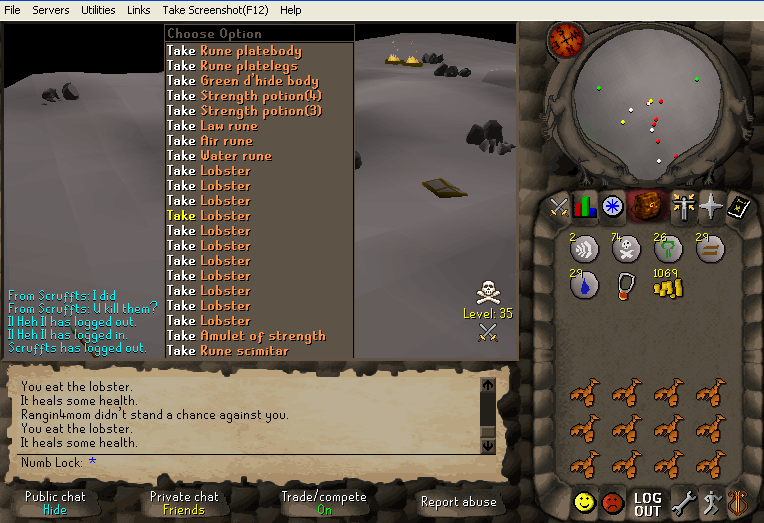Screen dimensions: 764x523
Task: Open the combat styles tab
Action: point(558,207)
